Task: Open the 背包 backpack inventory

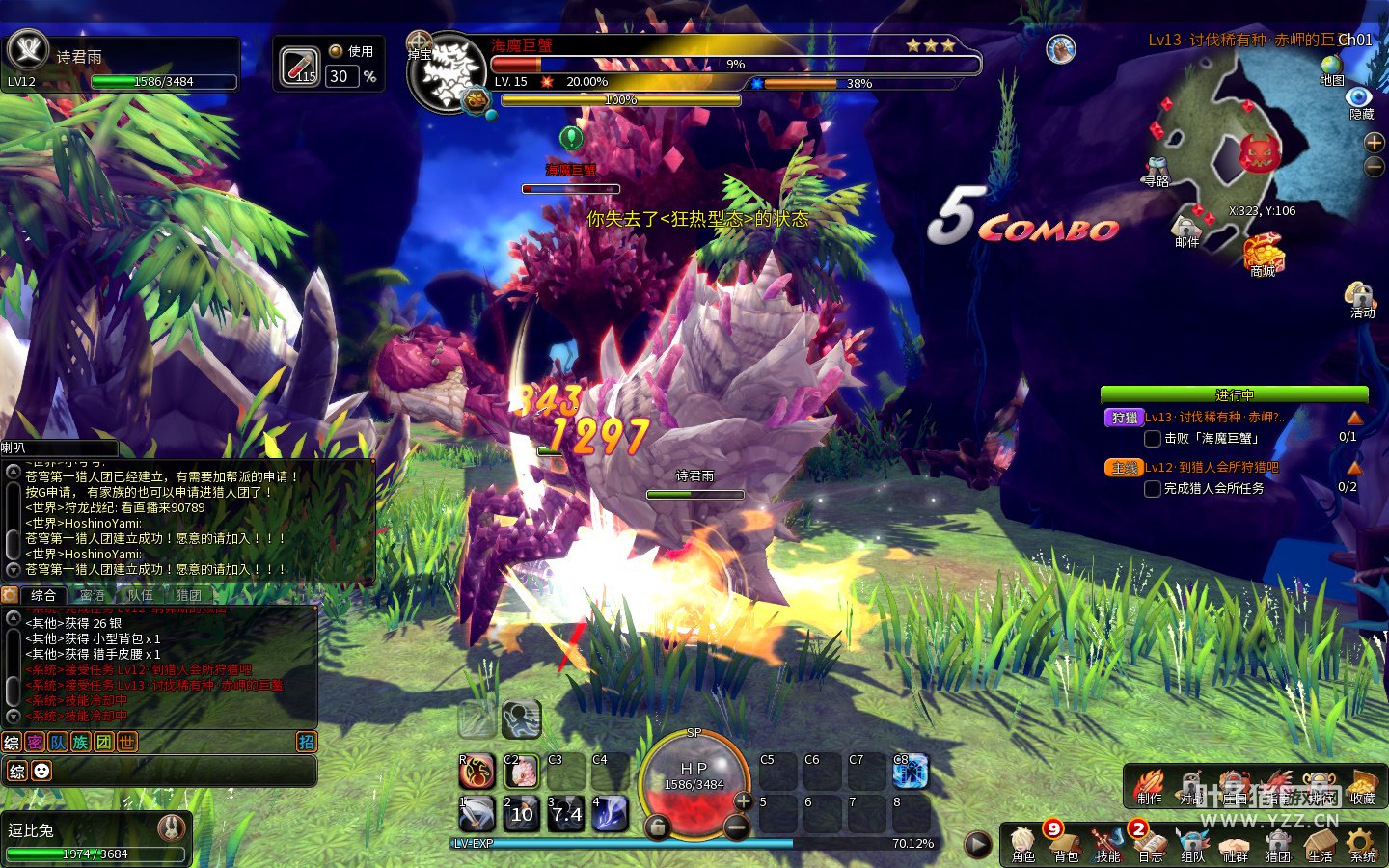Action: click(1065, 844)
